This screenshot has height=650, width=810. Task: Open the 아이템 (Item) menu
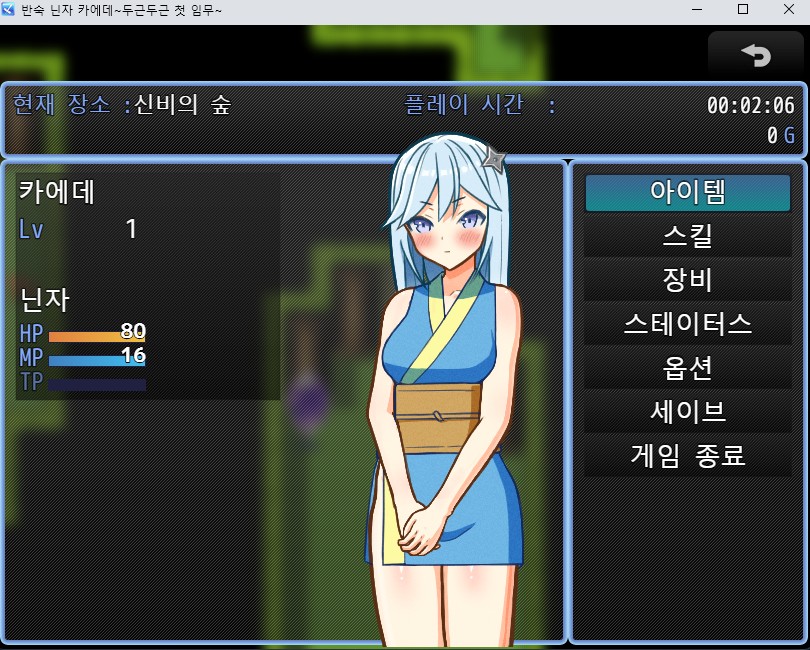(x=687, y=193)
